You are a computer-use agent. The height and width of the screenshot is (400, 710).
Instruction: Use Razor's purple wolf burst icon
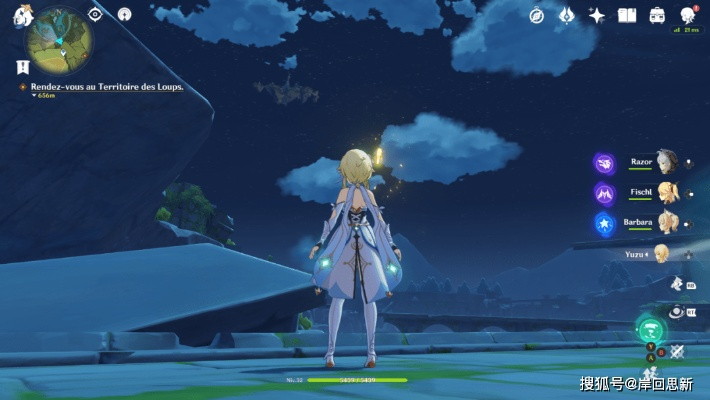(x=605, y=162)
